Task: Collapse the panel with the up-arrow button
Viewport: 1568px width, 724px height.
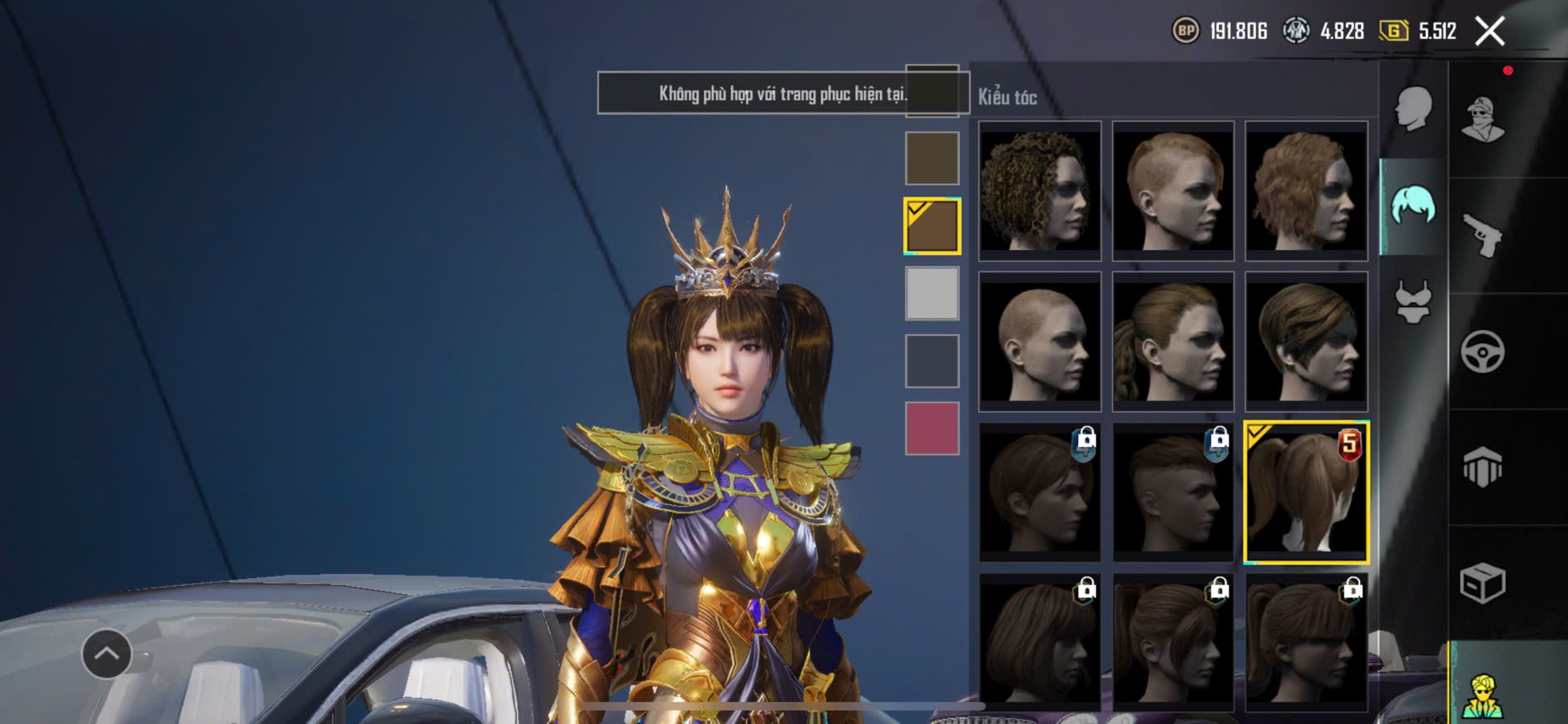Action: click(106, 654)
